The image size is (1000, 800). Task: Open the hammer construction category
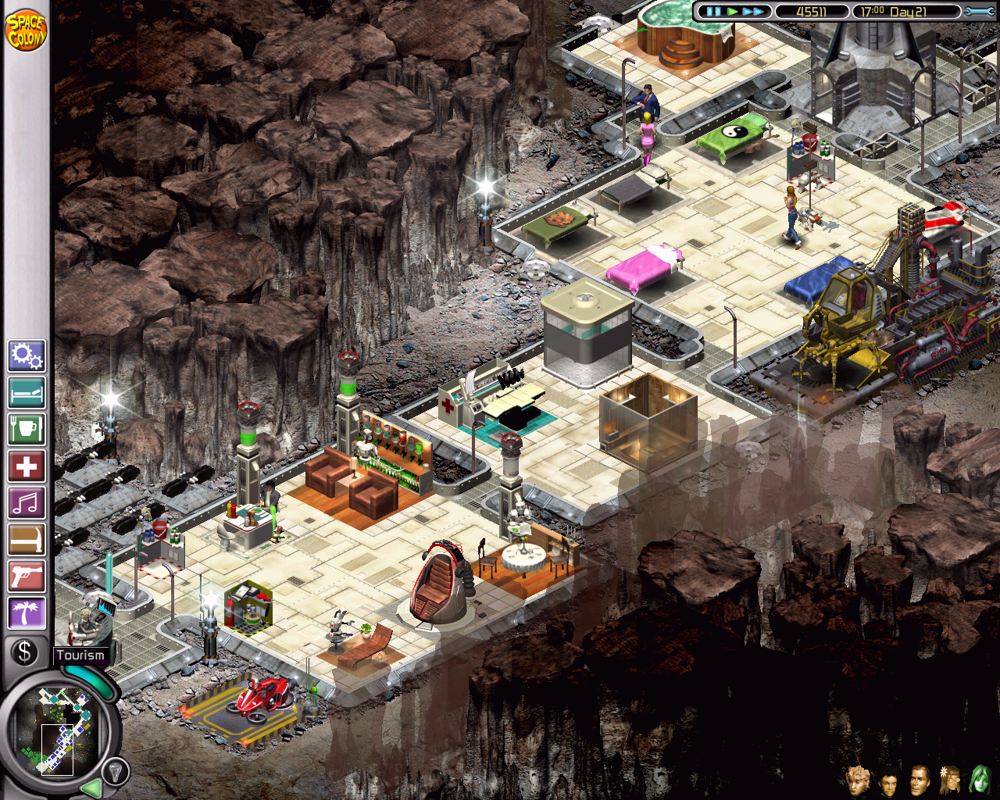[26, 539]
